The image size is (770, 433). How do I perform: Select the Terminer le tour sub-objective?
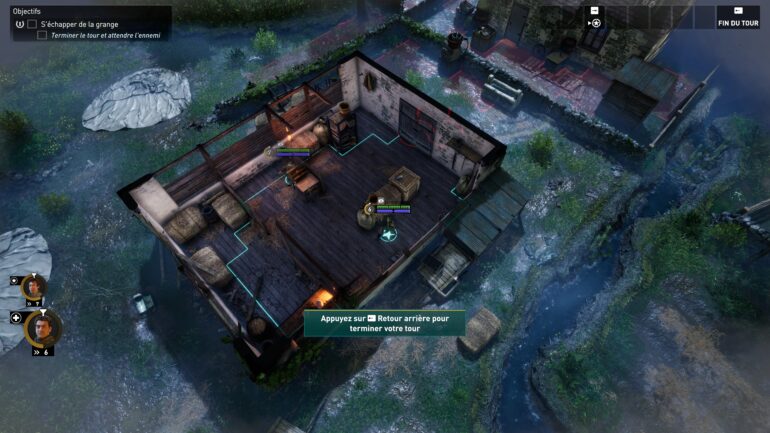click(x=106, y=35)
